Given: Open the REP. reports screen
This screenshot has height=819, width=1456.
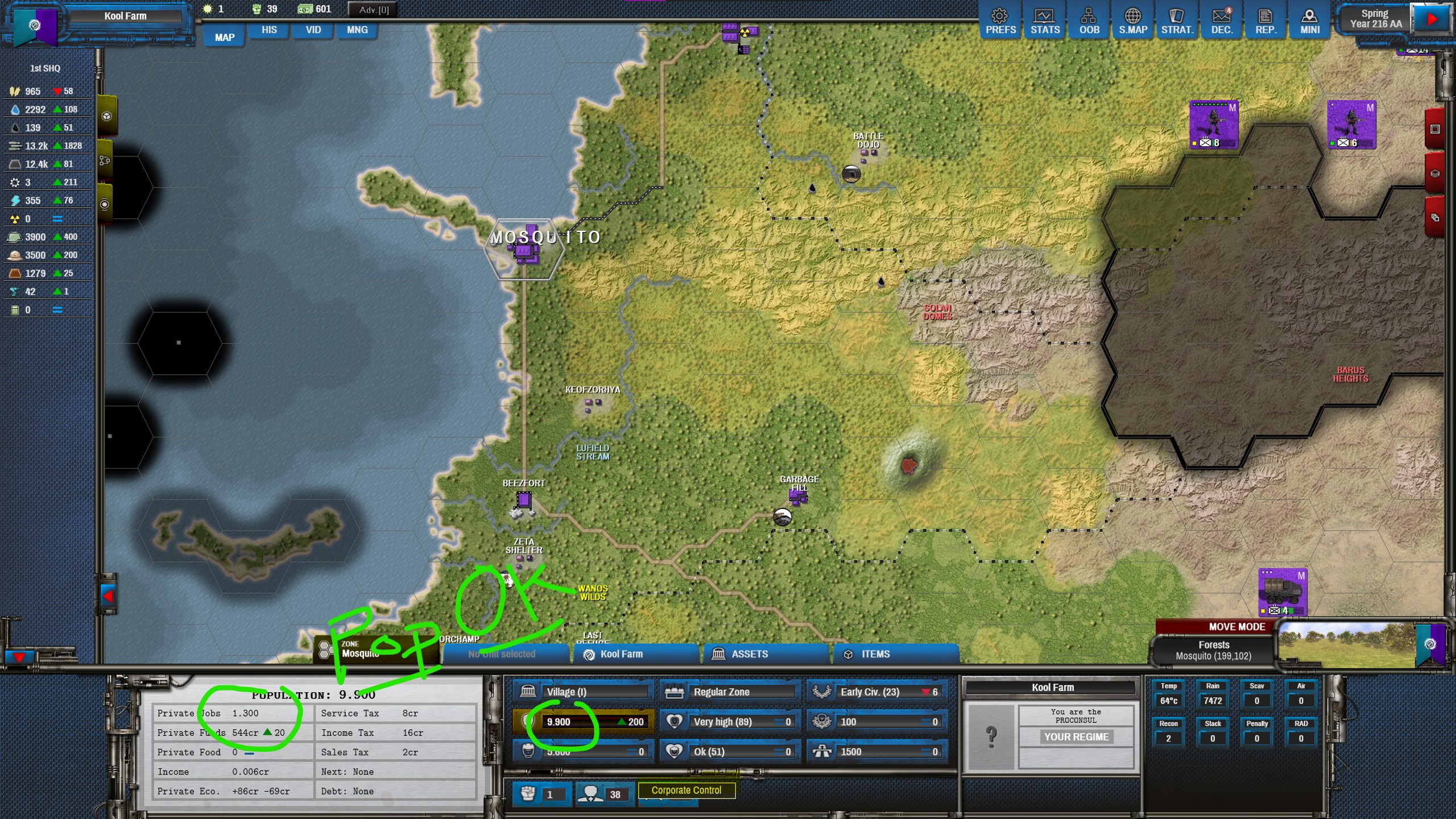Looking at the screenshot, I should click(x=1265, y=22).
